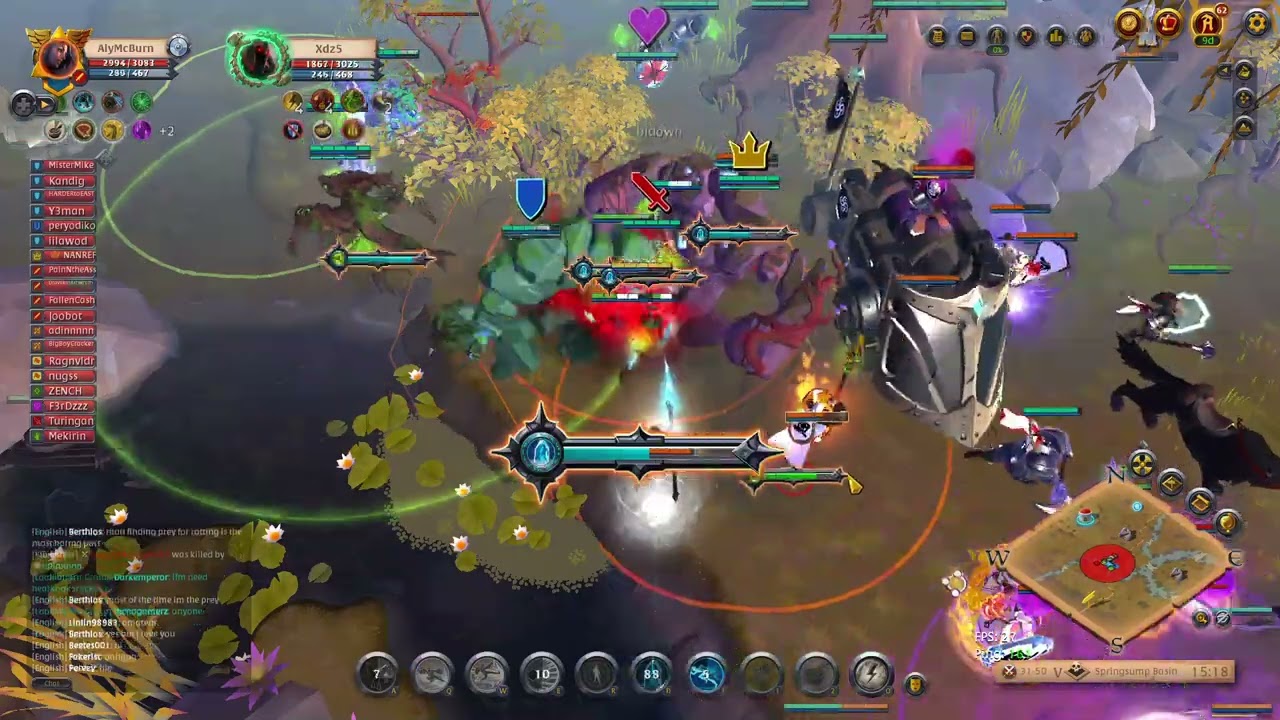Select the Xdz5 target portrait
The width and height of the screenshot is (1280, 720).
tap(259, 57)
